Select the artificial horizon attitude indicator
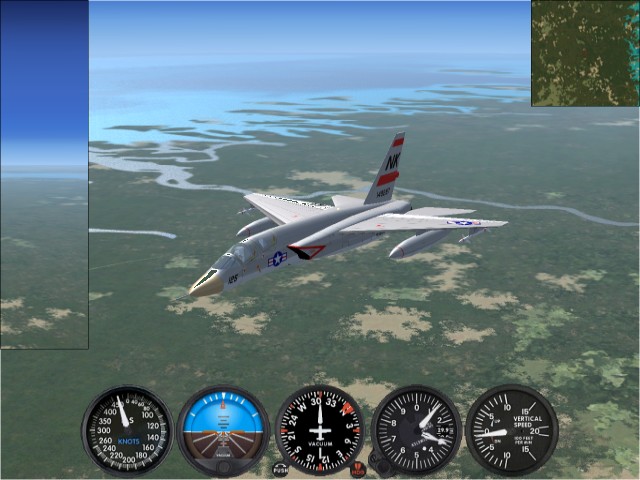 coord(223,430)
